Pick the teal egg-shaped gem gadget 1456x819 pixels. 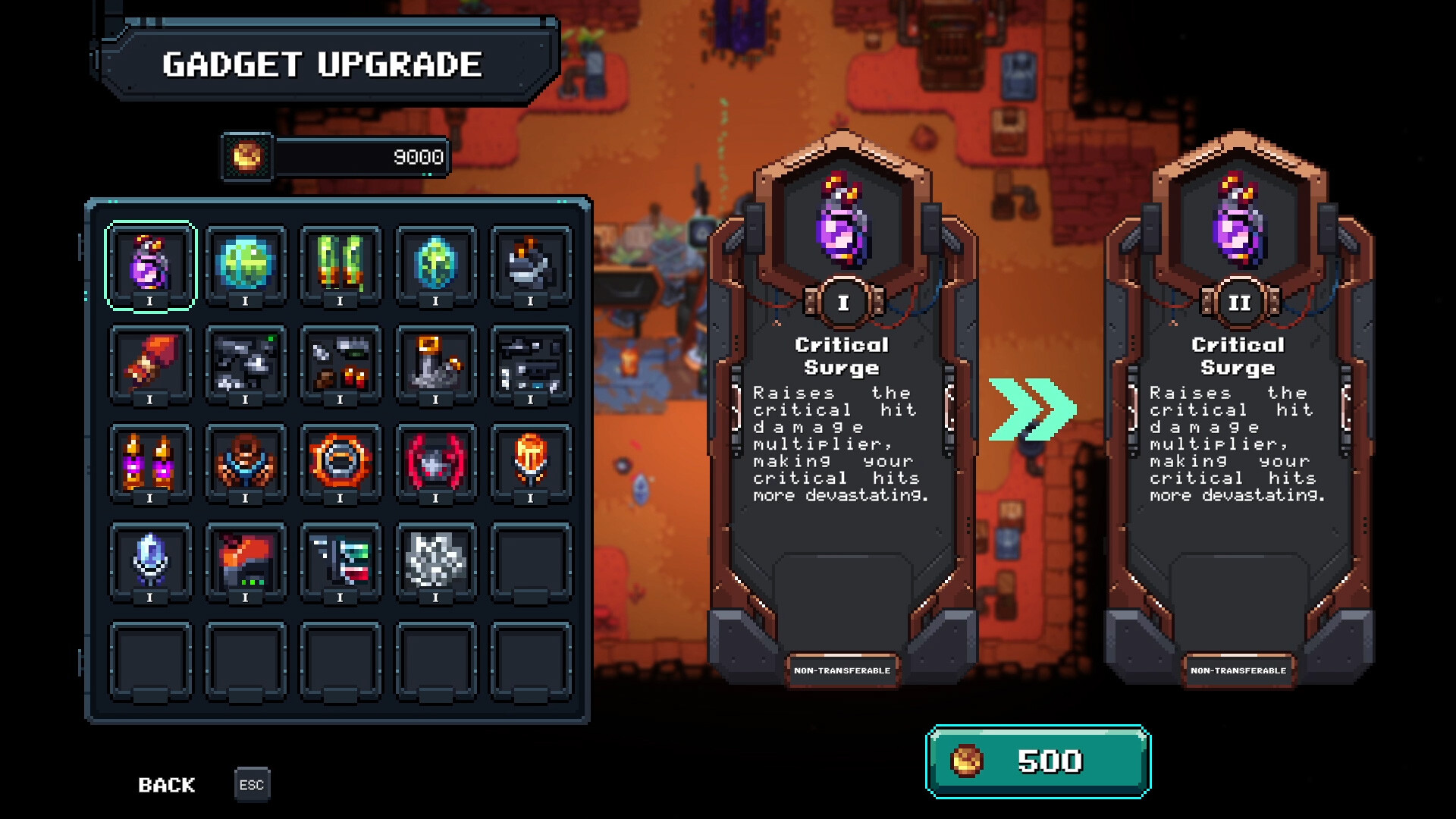(x=435, y=265)
